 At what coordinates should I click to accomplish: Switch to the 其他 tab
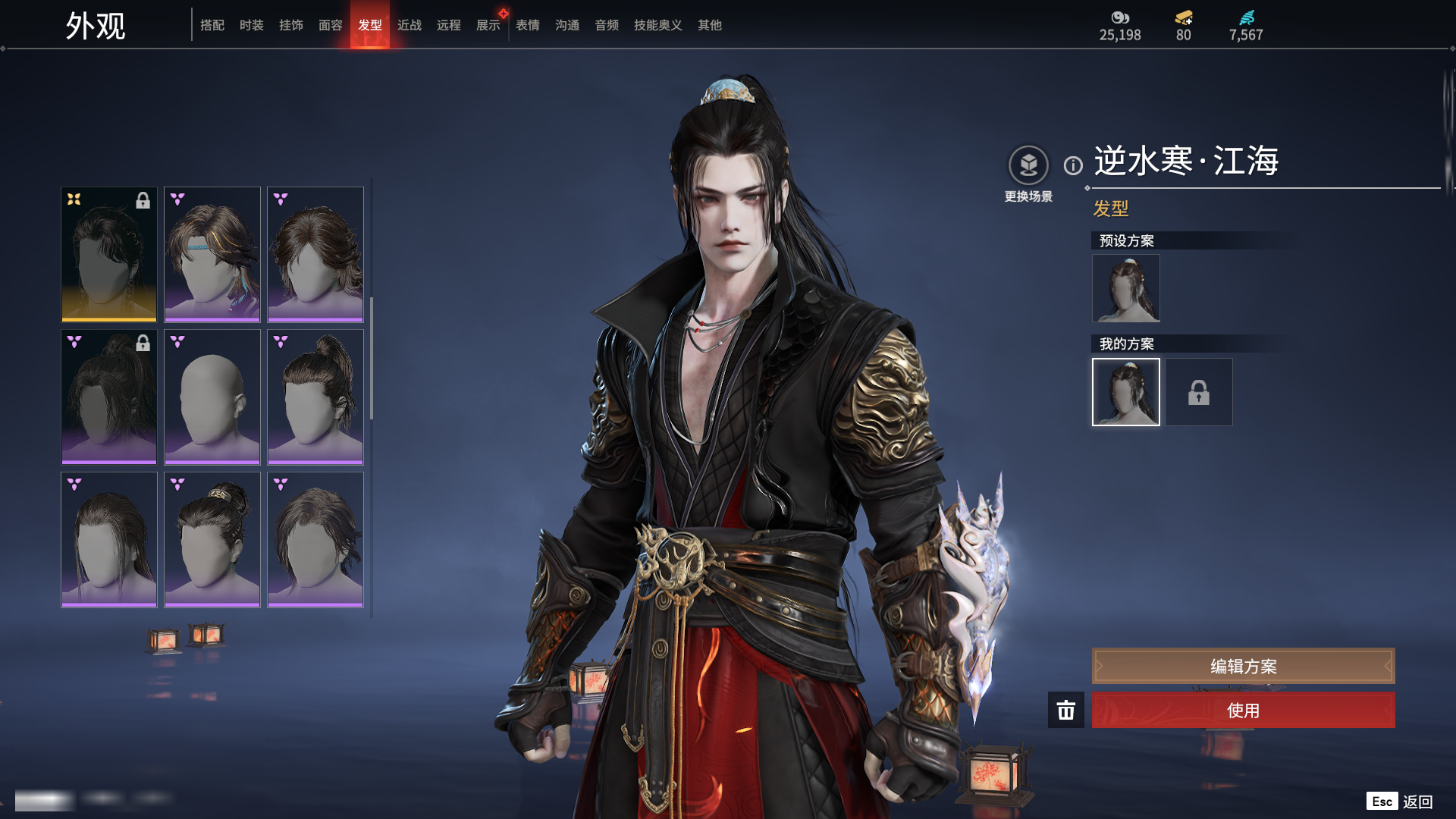coord(710,25)
